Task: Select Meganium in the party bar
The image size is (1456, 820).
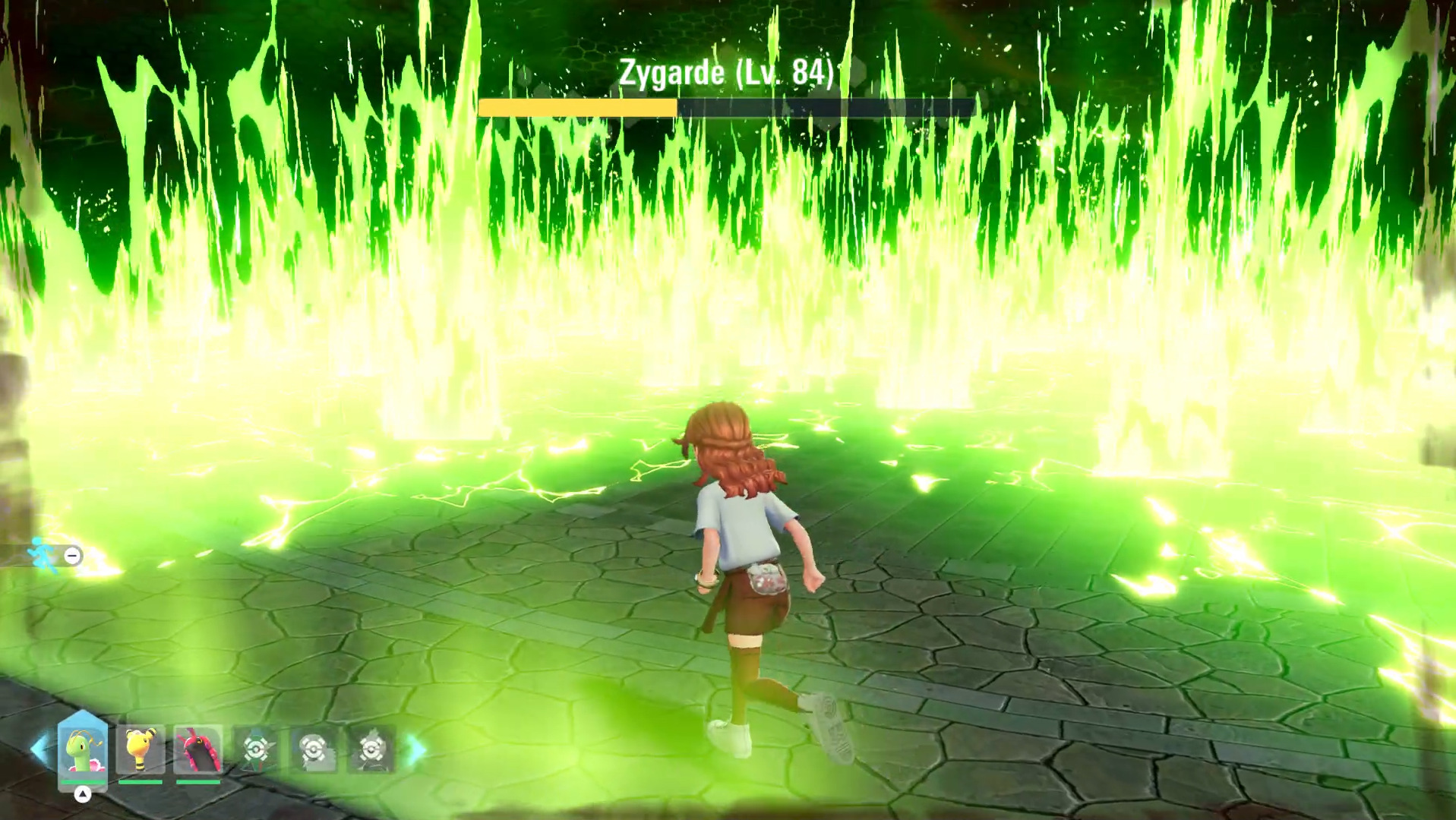Action: coord(82,749)
